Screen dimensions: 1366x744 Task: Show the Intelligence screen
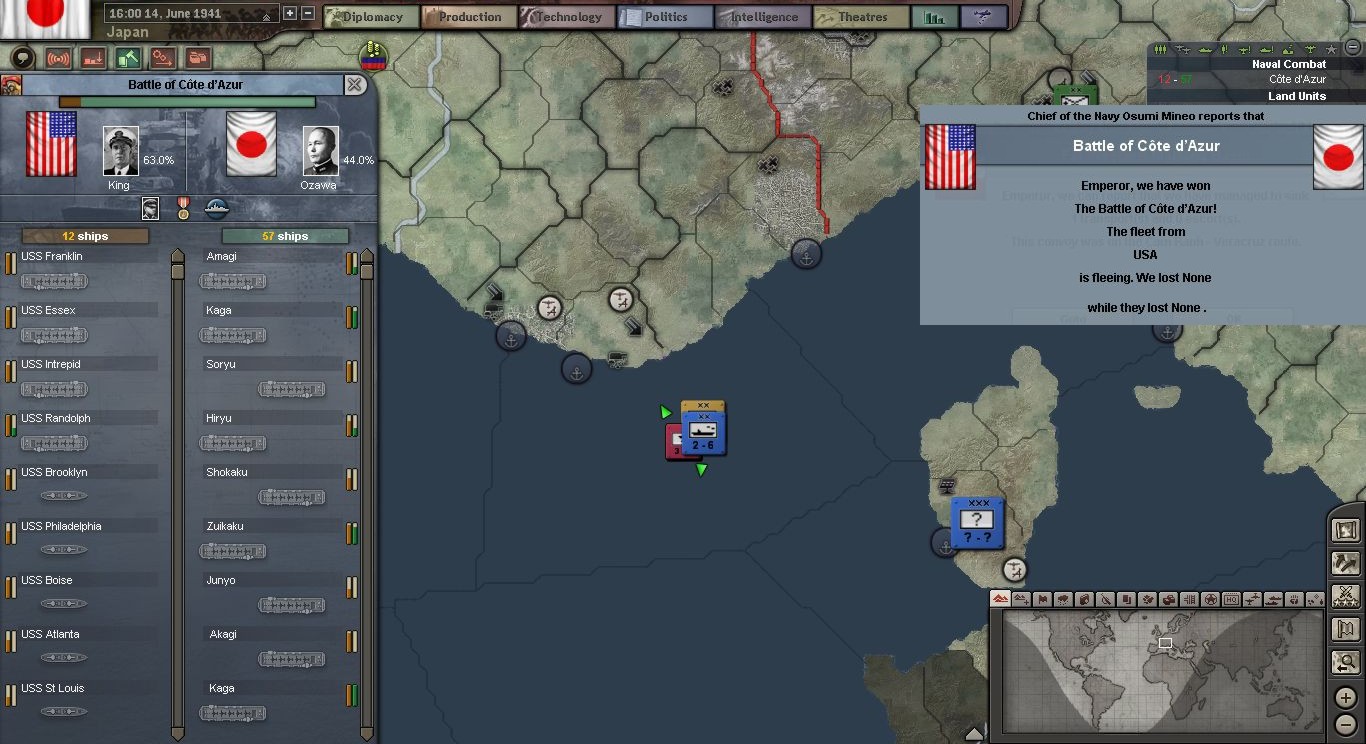coord(762,17)
